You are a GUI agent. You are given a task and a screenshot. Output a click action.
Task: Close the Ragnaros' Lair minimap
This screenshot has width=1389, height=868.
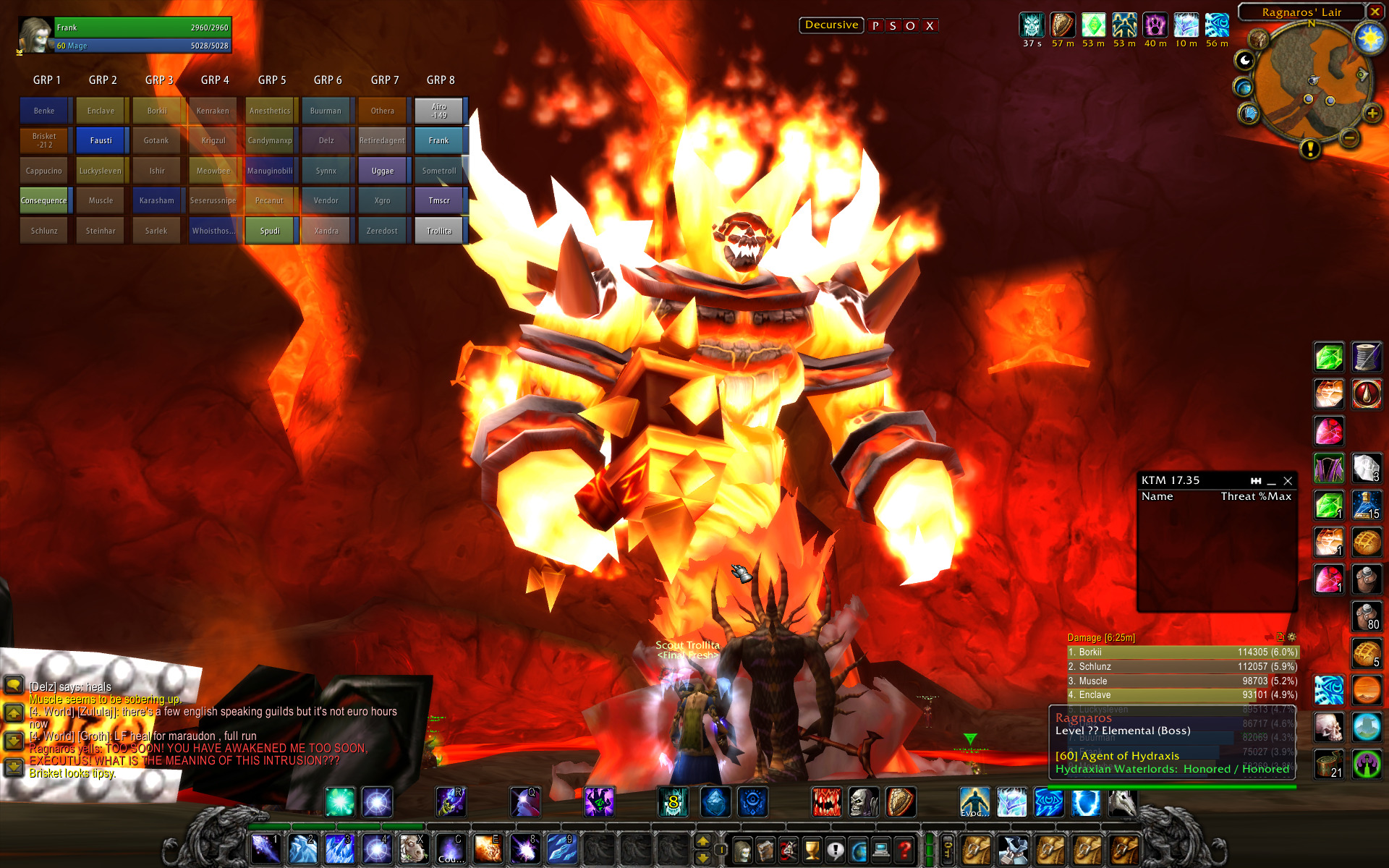tap(1375, 12)
